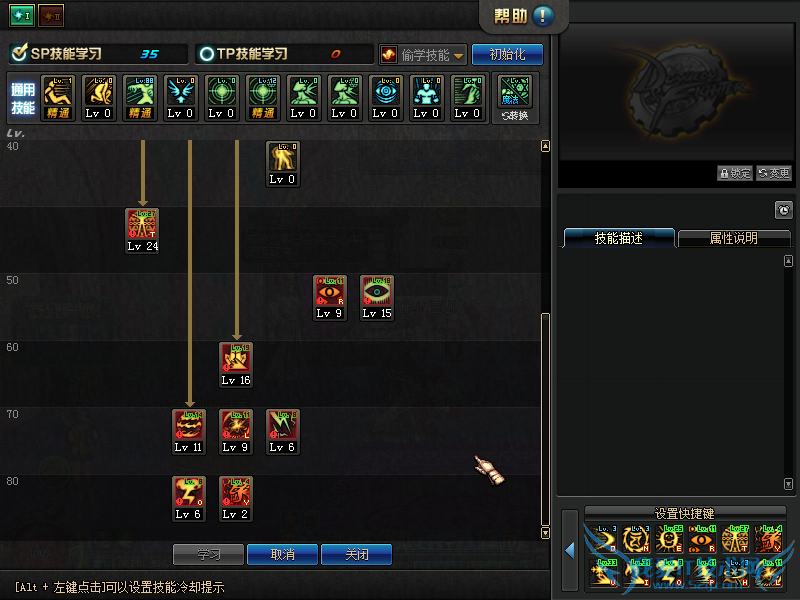Switch to the red II skill page tab
800x600 pixels.
tap(51, 16)
